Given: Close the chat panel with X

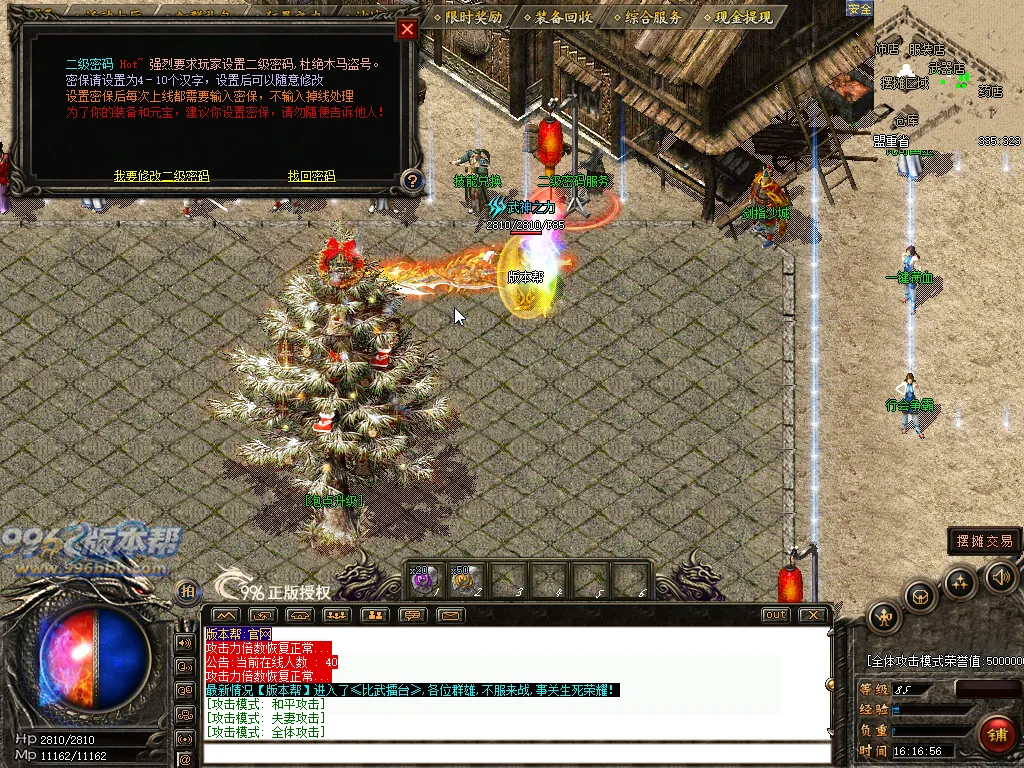Looking at the screenshot, I should tap(813, 615).
